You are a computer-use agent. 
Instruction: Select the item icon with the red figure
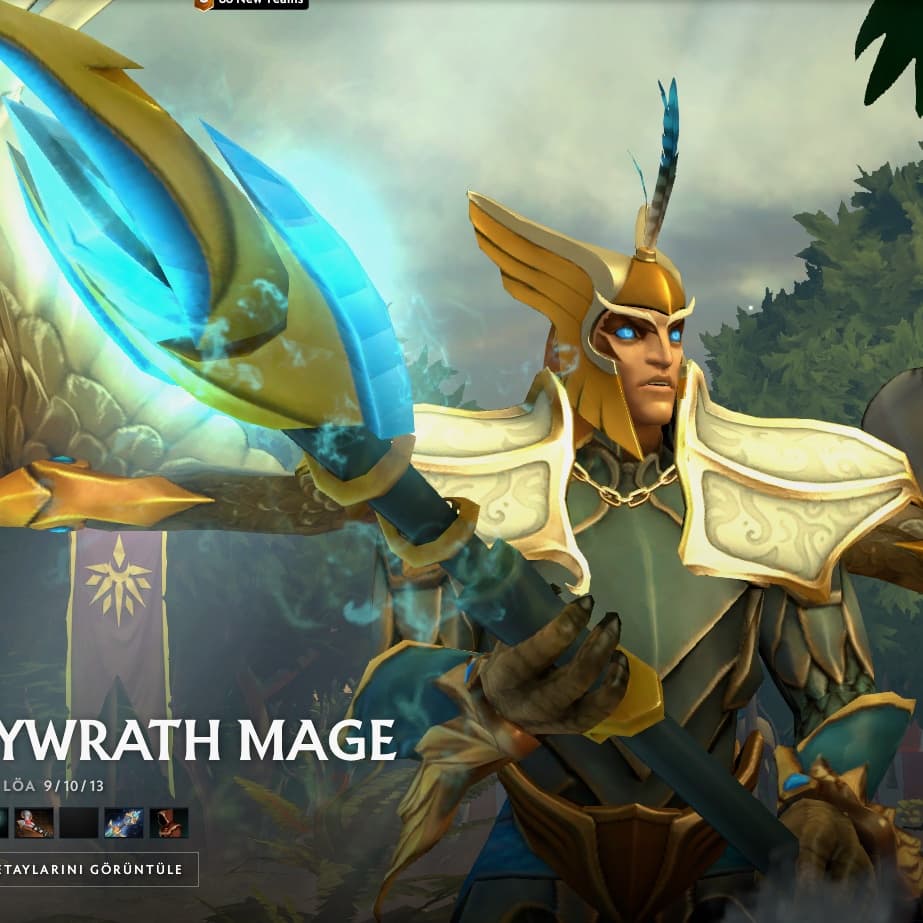34,823
